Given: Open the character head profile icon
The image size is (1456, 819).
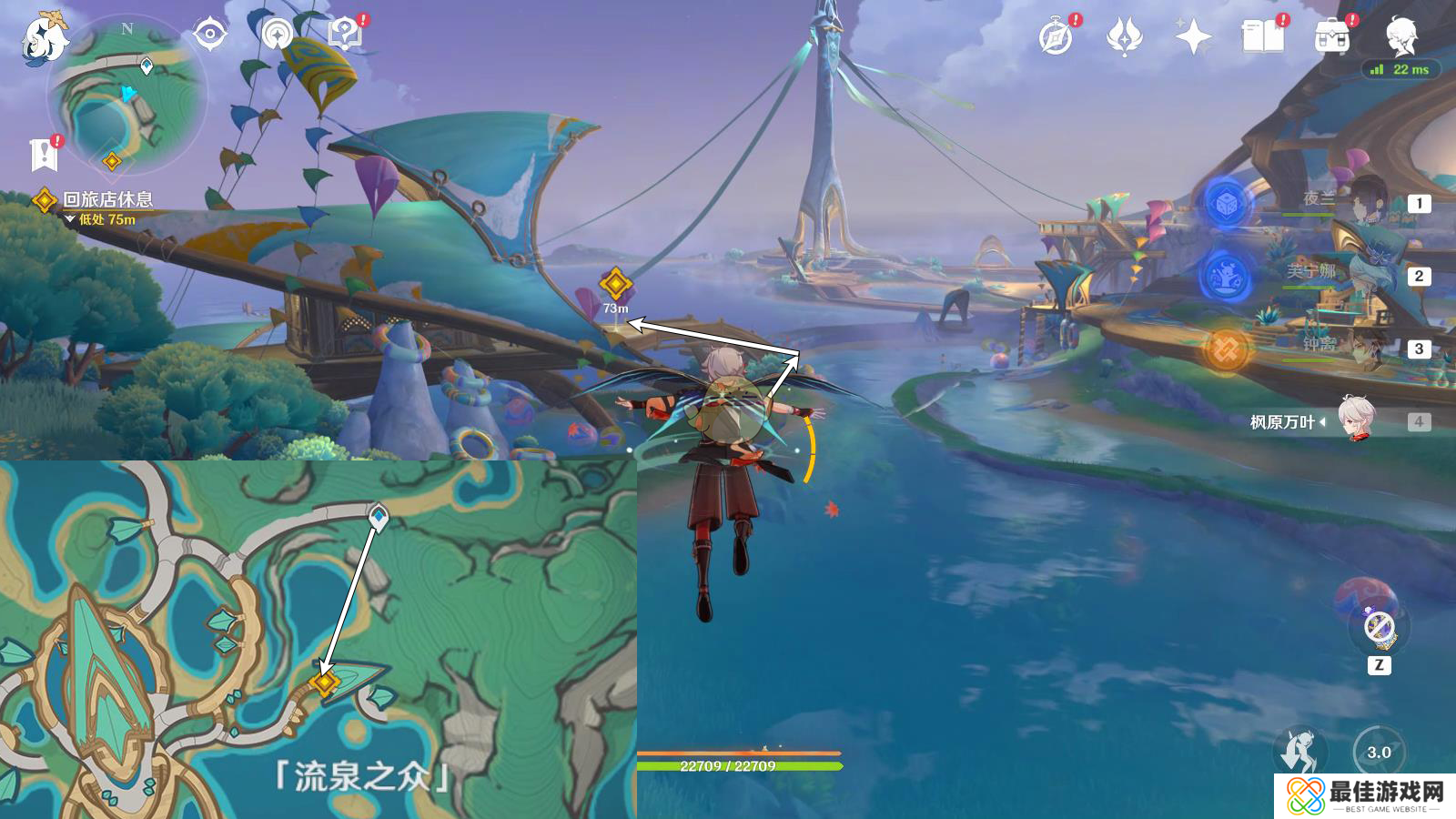Looking at the screenshot, I should coord(1400,38).
